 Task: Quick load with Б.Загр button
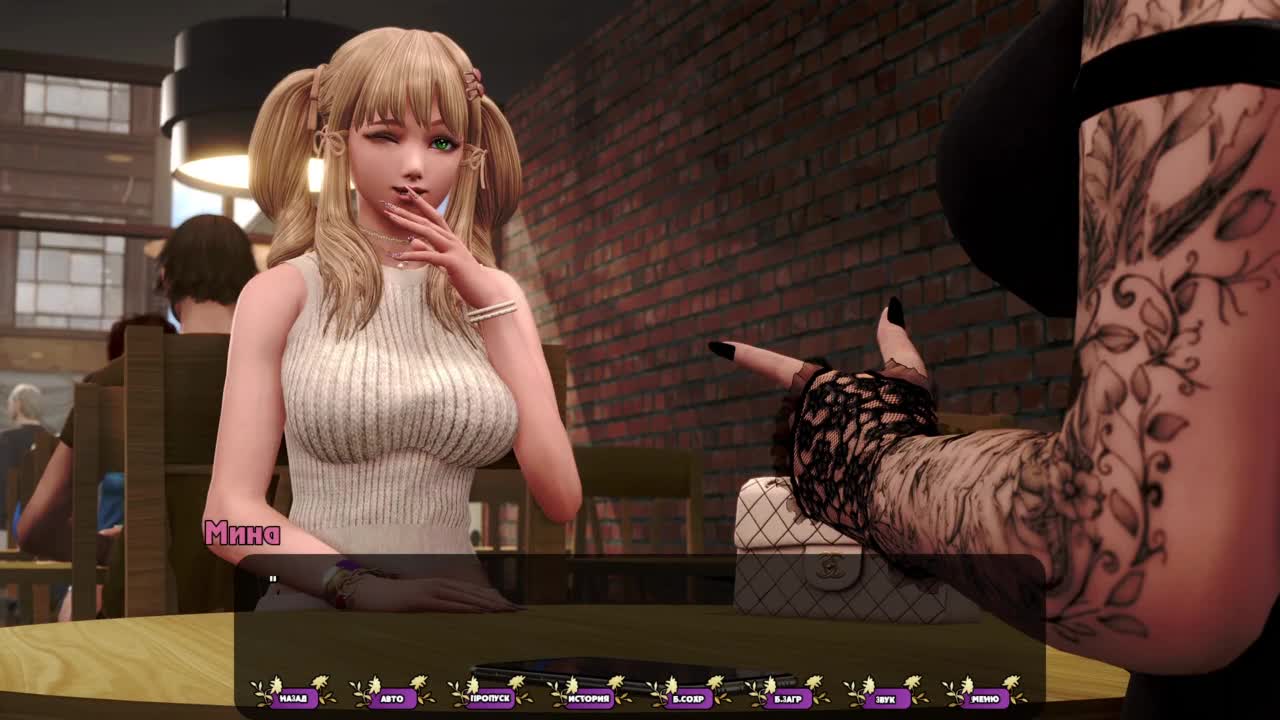[787, 698]
